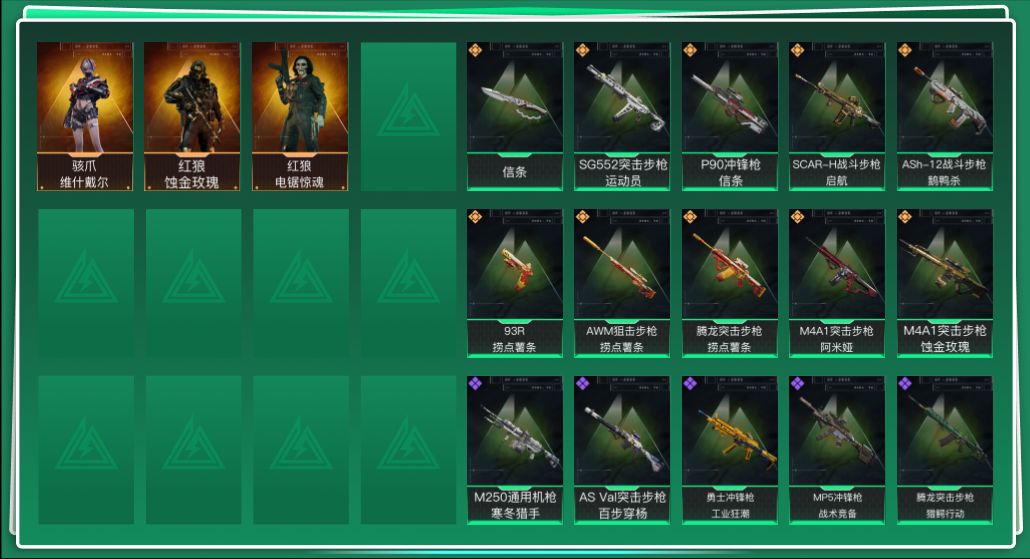Pick the 红狼 电锯惊魂 operator skin
This screenshot has width=1030, height=559.
pos(300,116)
